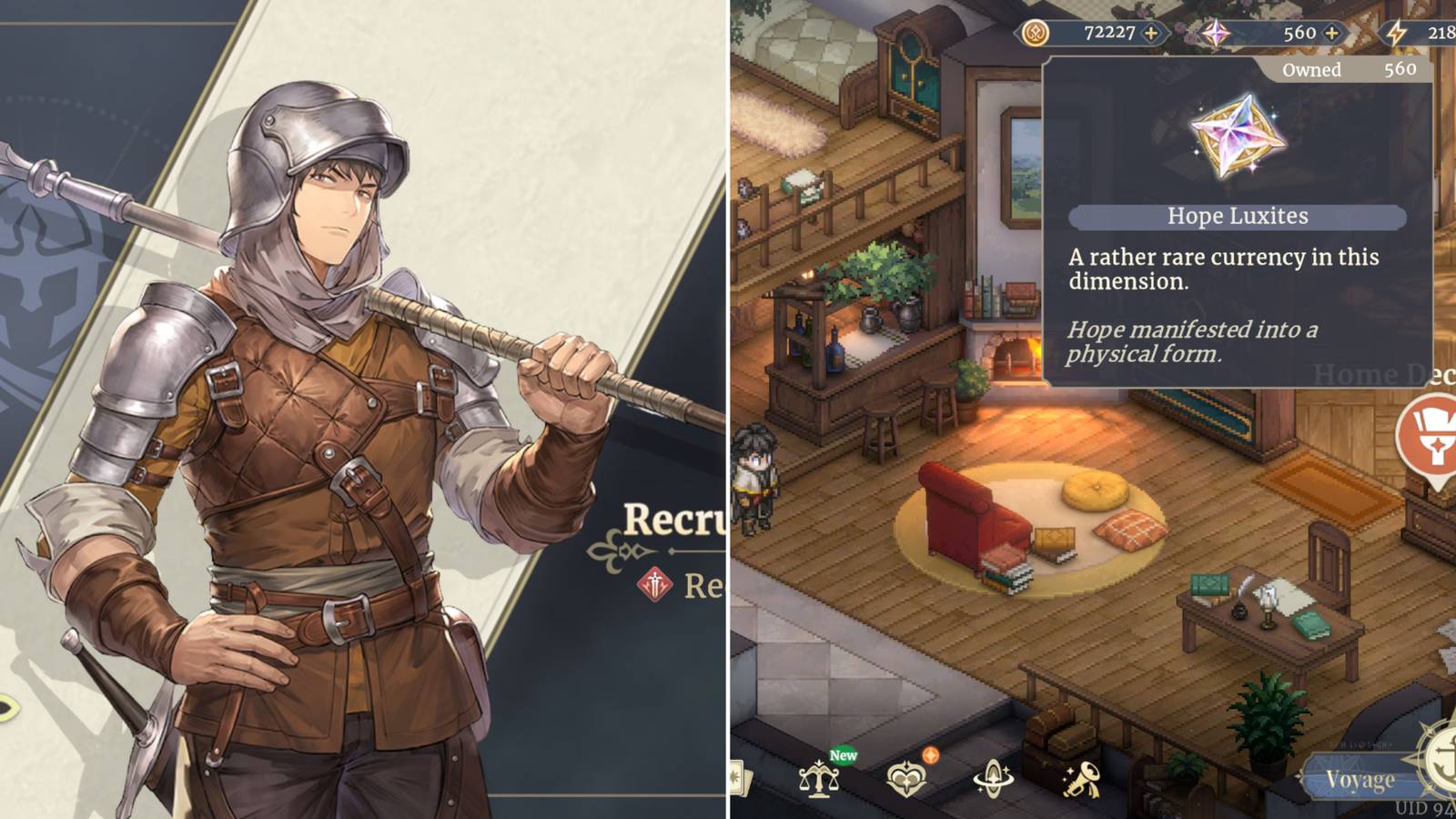Click the gold coin currency icon
Viewport: 1456px width, 819px height.
[1036, 33]
